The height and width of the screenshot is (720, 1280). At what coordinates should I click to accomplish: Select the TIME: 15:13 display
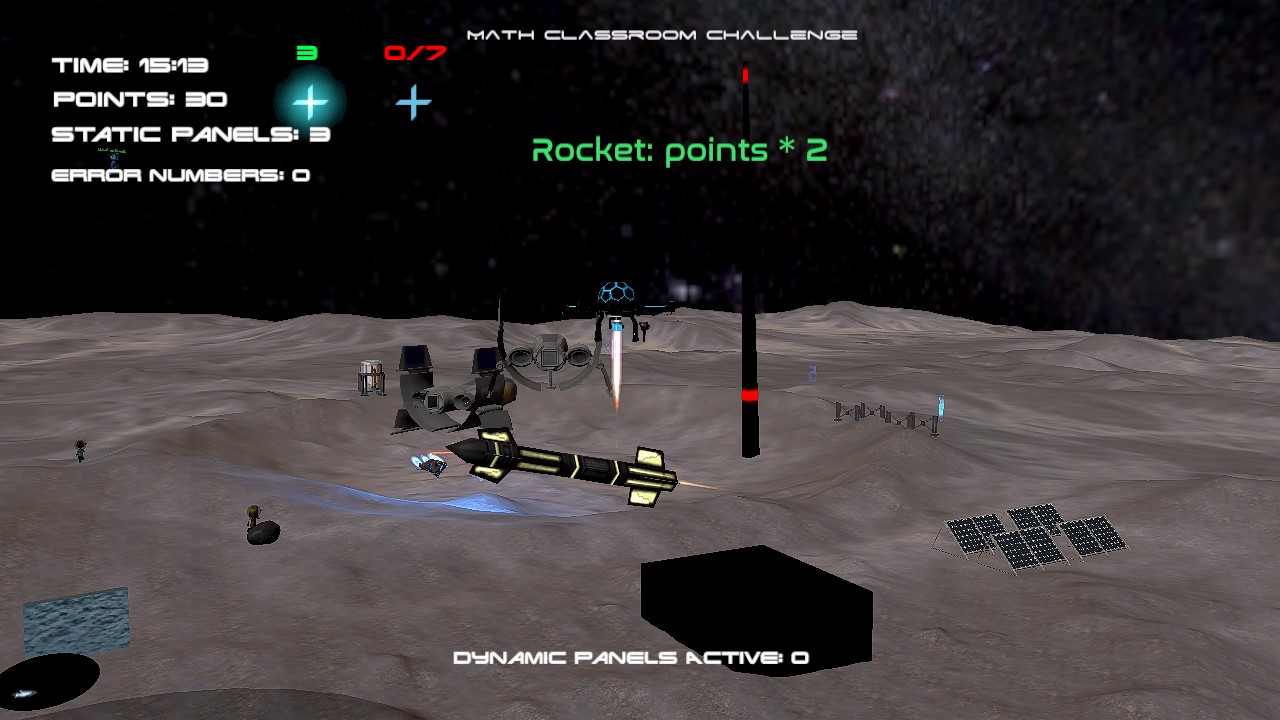129,65
